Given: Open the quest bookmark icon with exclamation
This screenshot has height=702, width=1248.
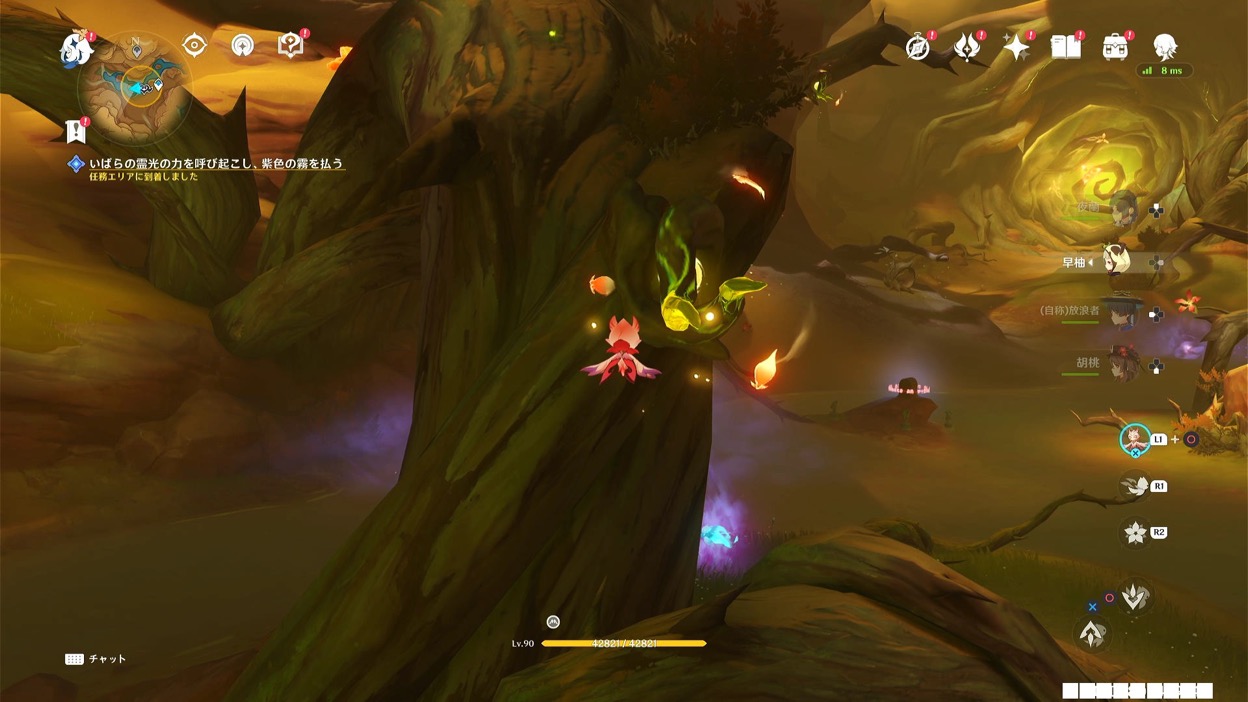Looking at the screenshot, I should (76, 131).
